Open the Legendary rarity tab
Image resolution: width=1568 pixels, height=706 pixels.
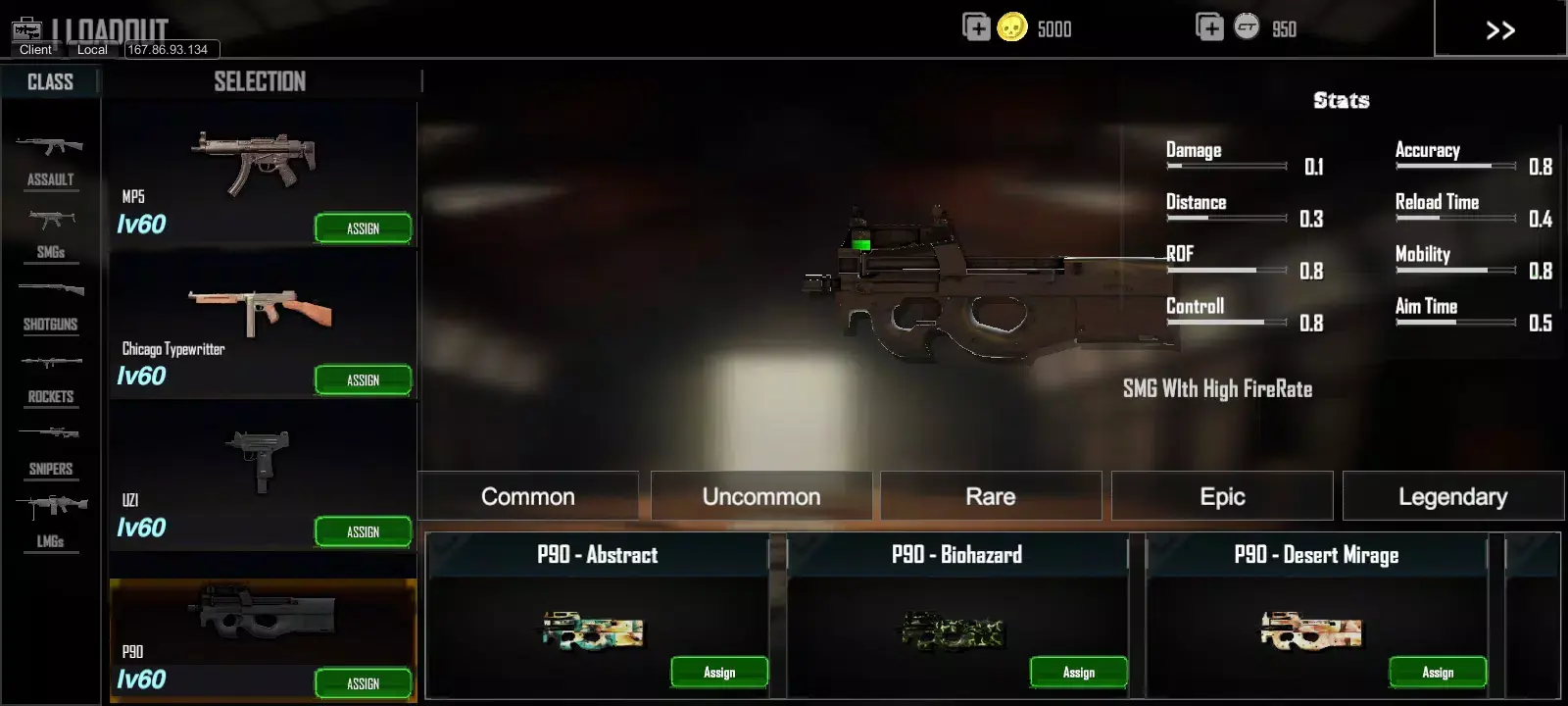pyautogui.click(x=1453, y=495)
